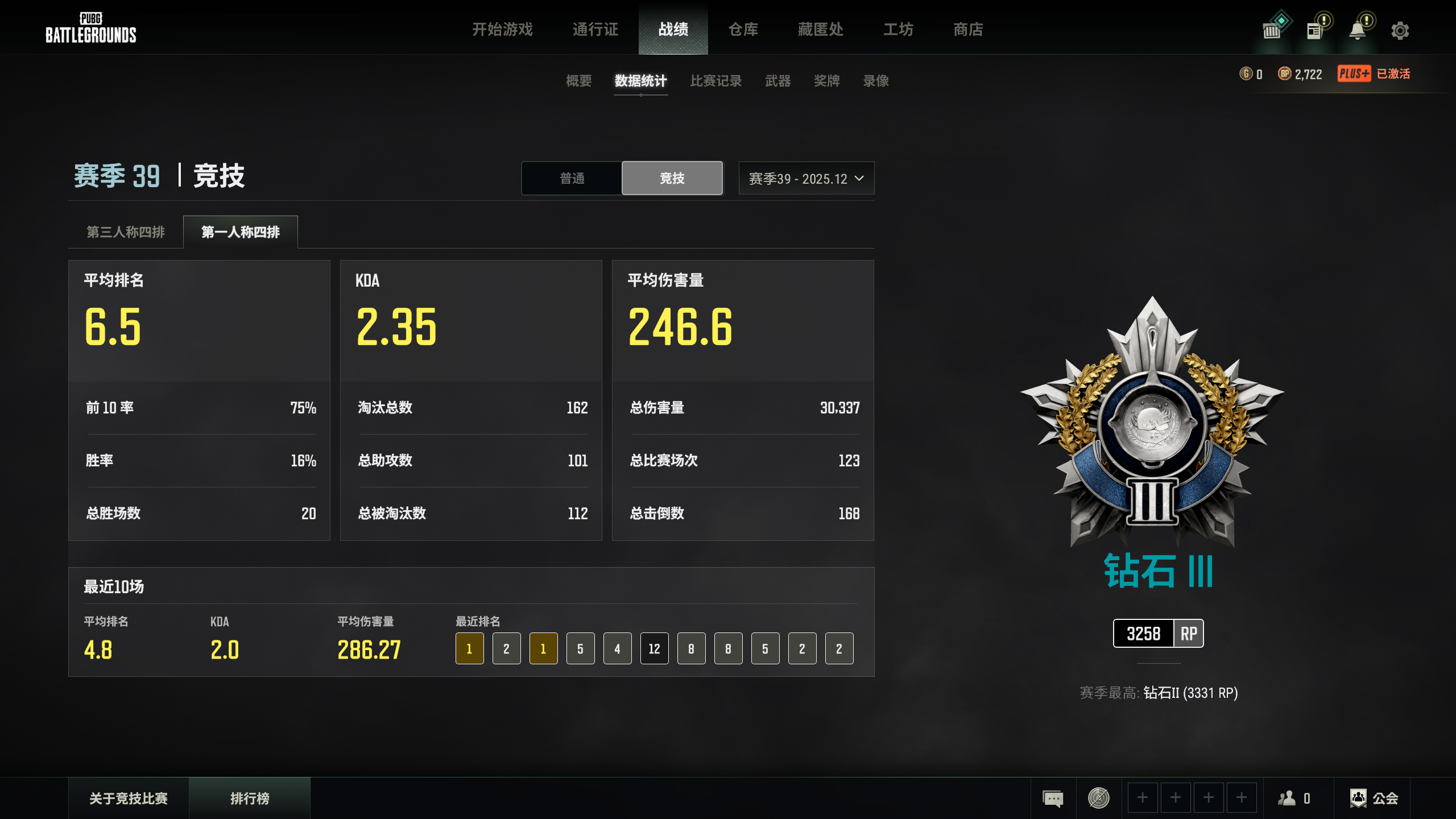Click an empty team slot plus button

coord(1143,797)
